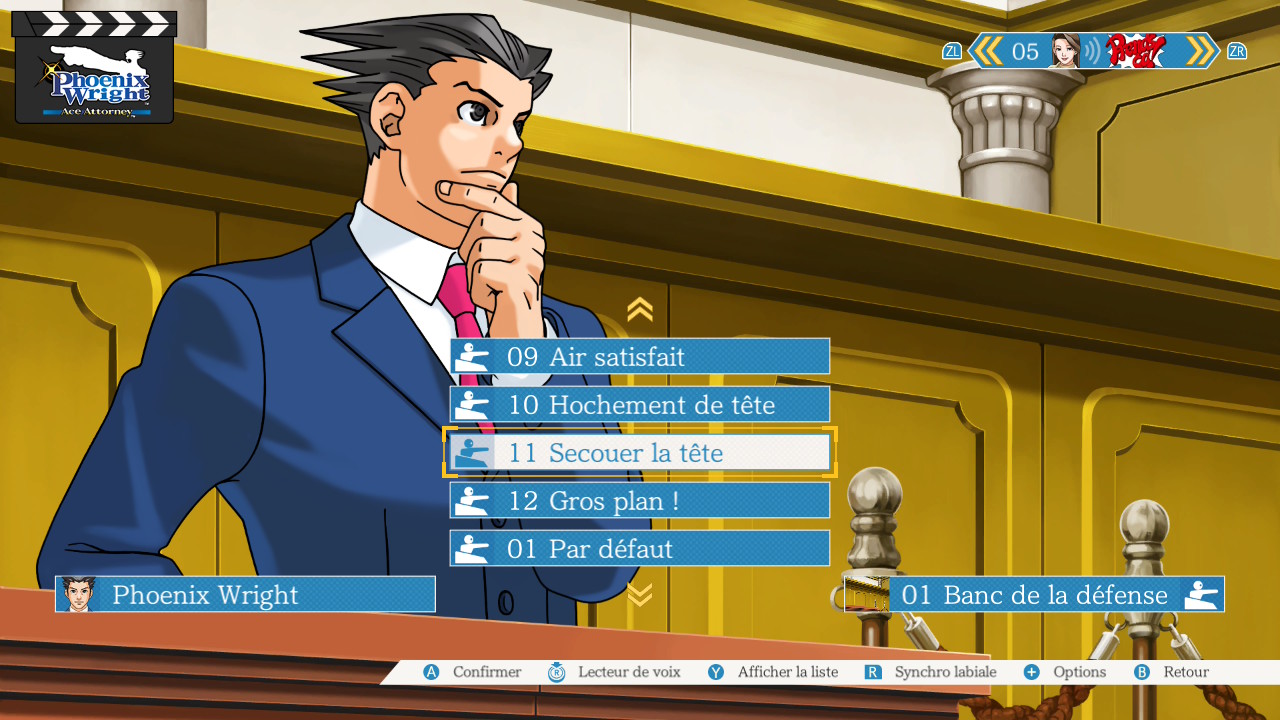Open the Lecteur de voix
This screenshot has height=720, width=1280.
(x=615, y=672)
